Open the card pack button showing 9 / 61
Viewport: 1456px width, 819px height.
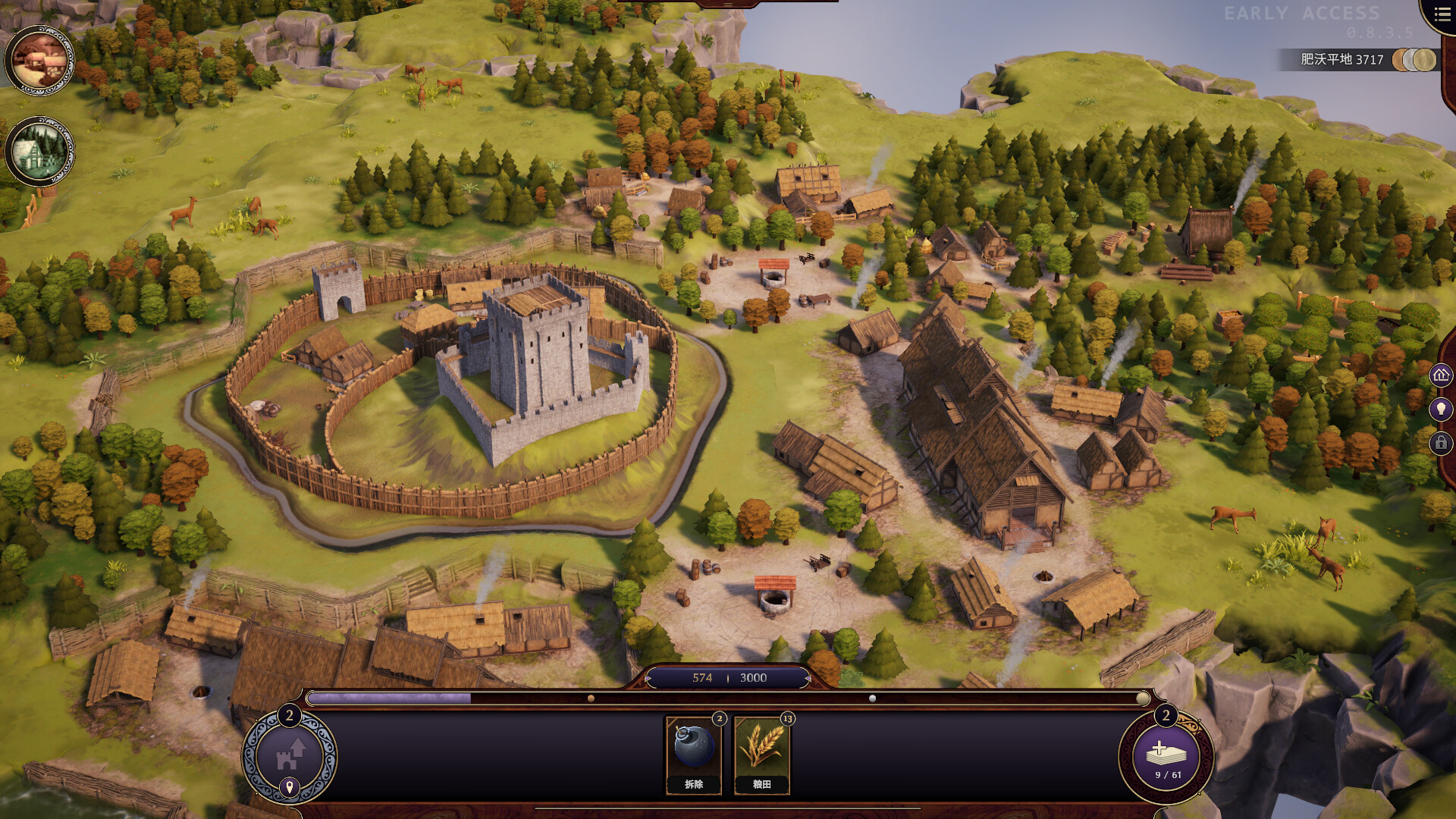pyautogui.click(x=1166, y=757)
